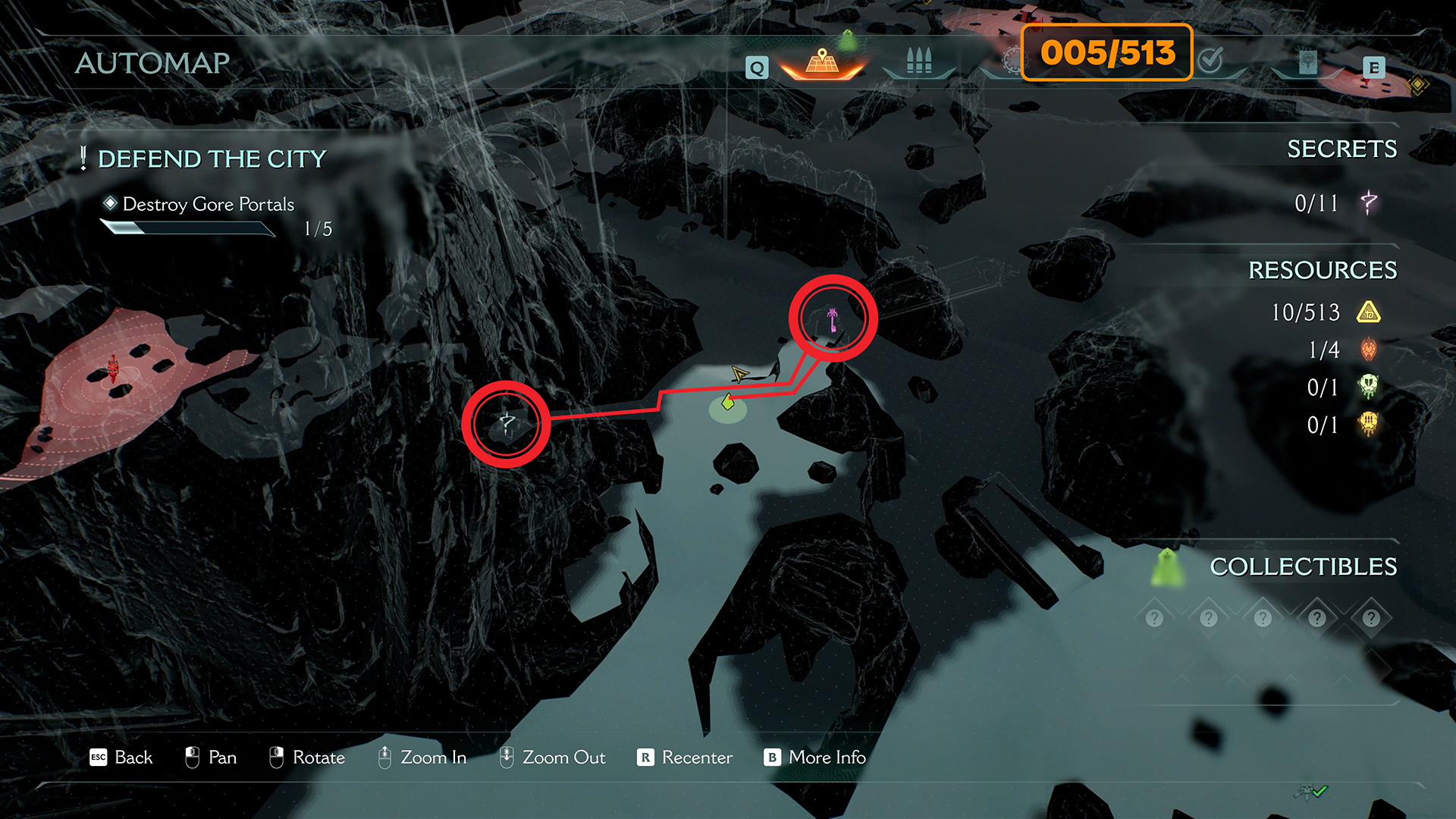The height and width of the screenshot is (819, 1456).
Task: Open the demon emblem tab
Action: [1307, 62]
